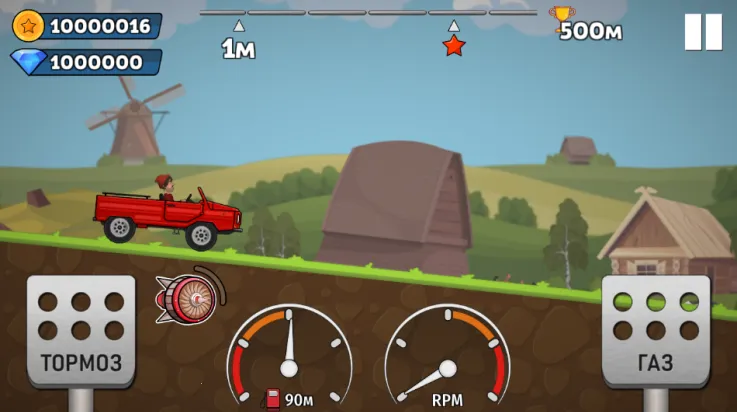Pause the game with the pause button

click(x=703, y=32)
